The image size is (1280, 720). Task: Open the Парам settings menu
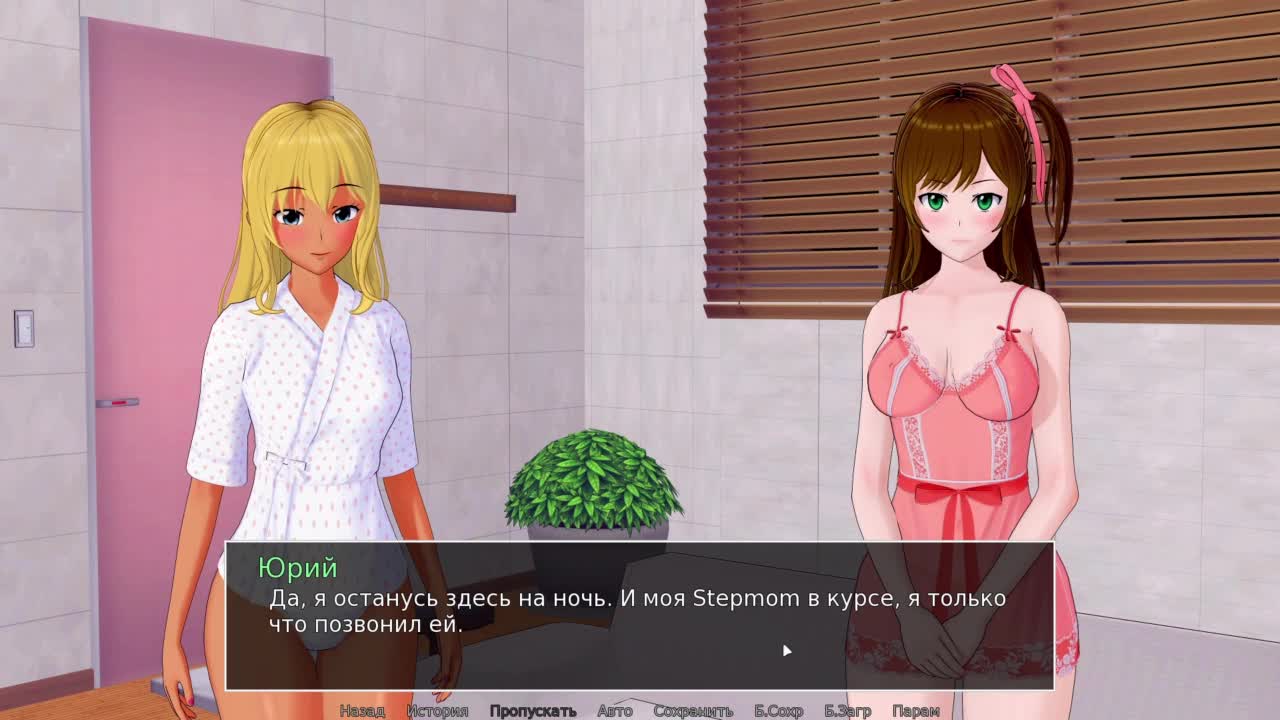point(915,711)
